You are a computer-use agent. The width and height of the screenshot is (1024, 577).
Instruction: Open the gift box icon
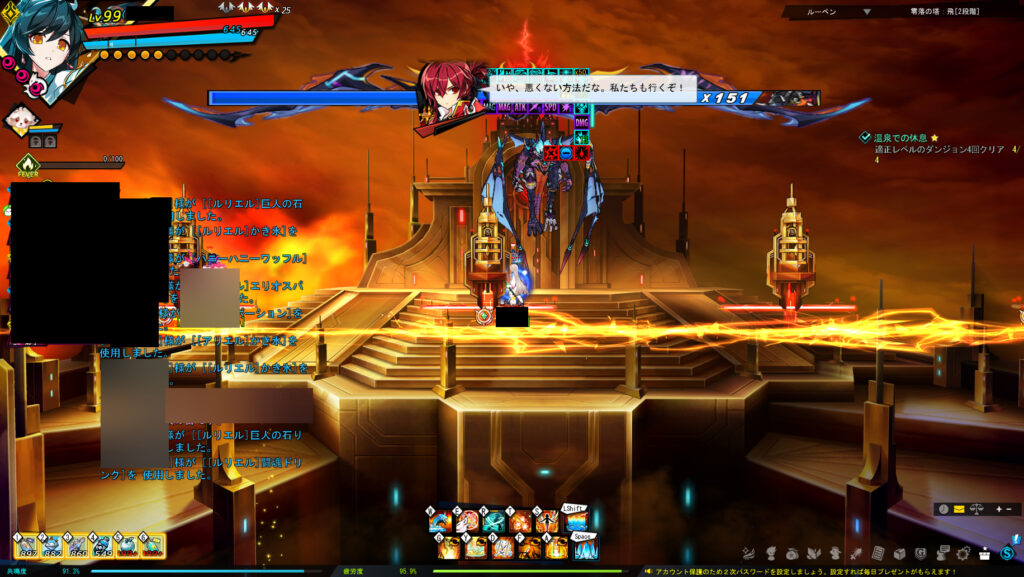(x=984, y=553)
